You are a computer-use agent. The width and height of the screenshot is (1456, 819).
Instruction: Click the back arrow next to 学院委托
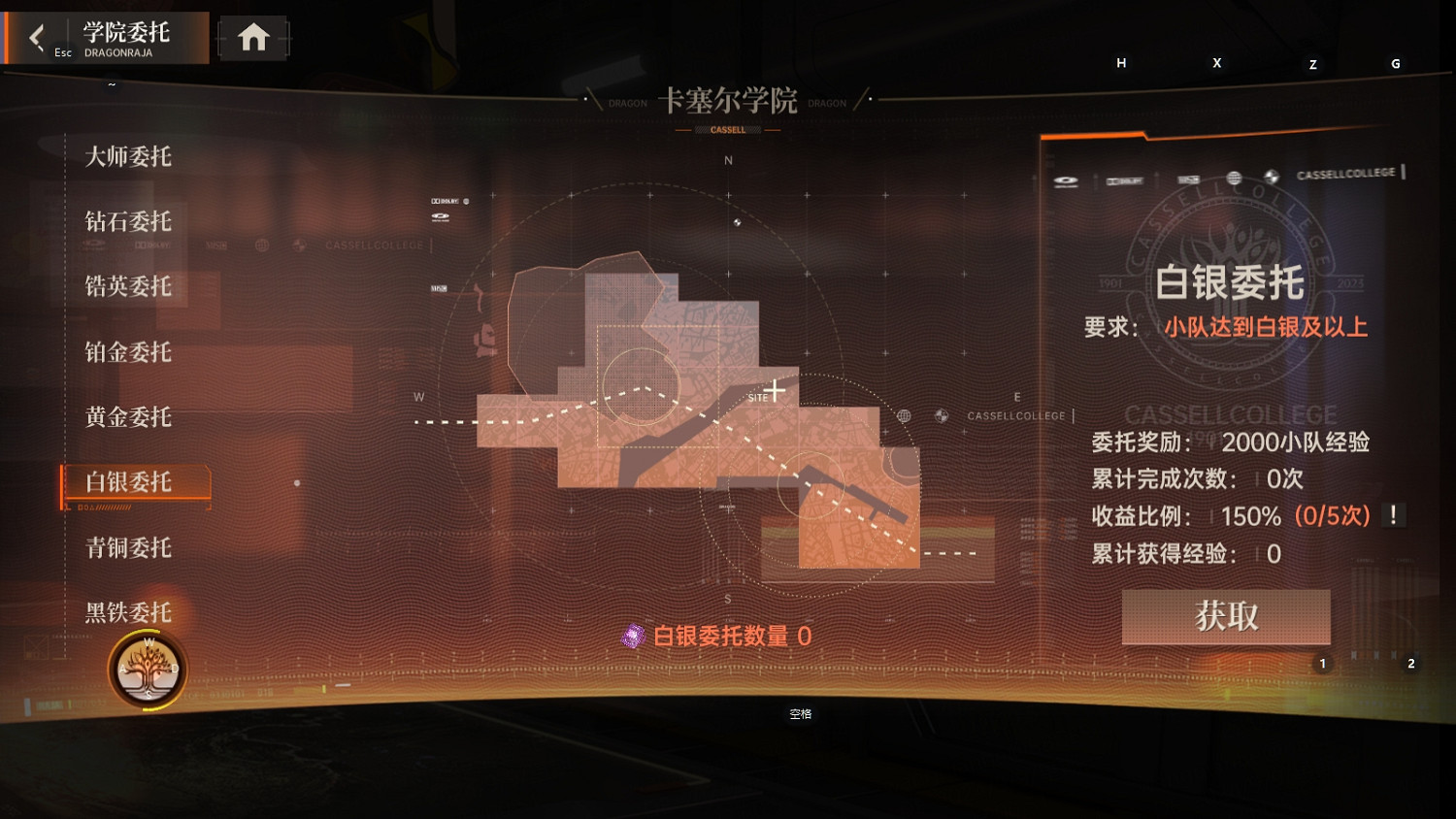[x=37, y=37]
